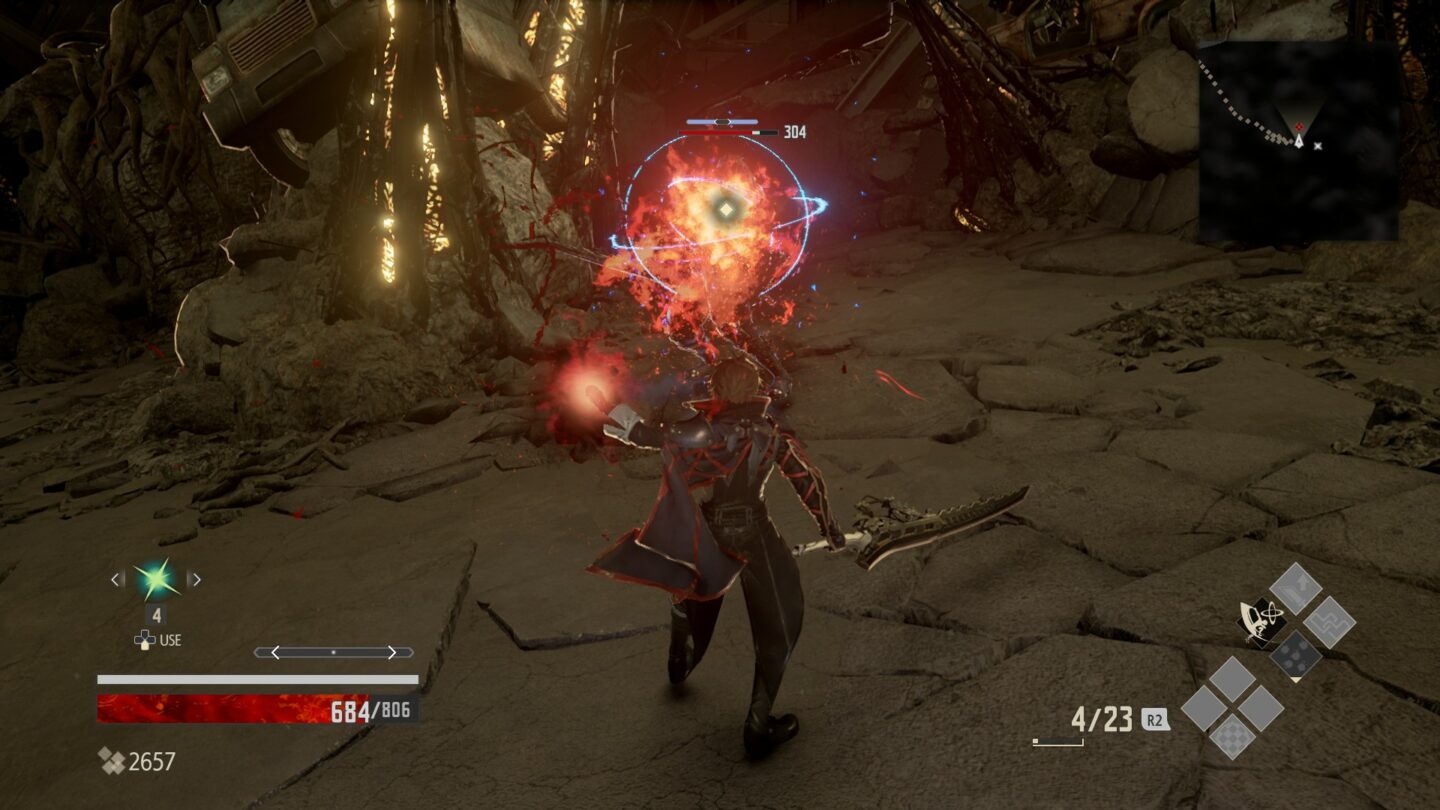Click the R2 button prompt icon
Image resolution: width=1440 pixels, height=810 pixels.
(1156, 718)
